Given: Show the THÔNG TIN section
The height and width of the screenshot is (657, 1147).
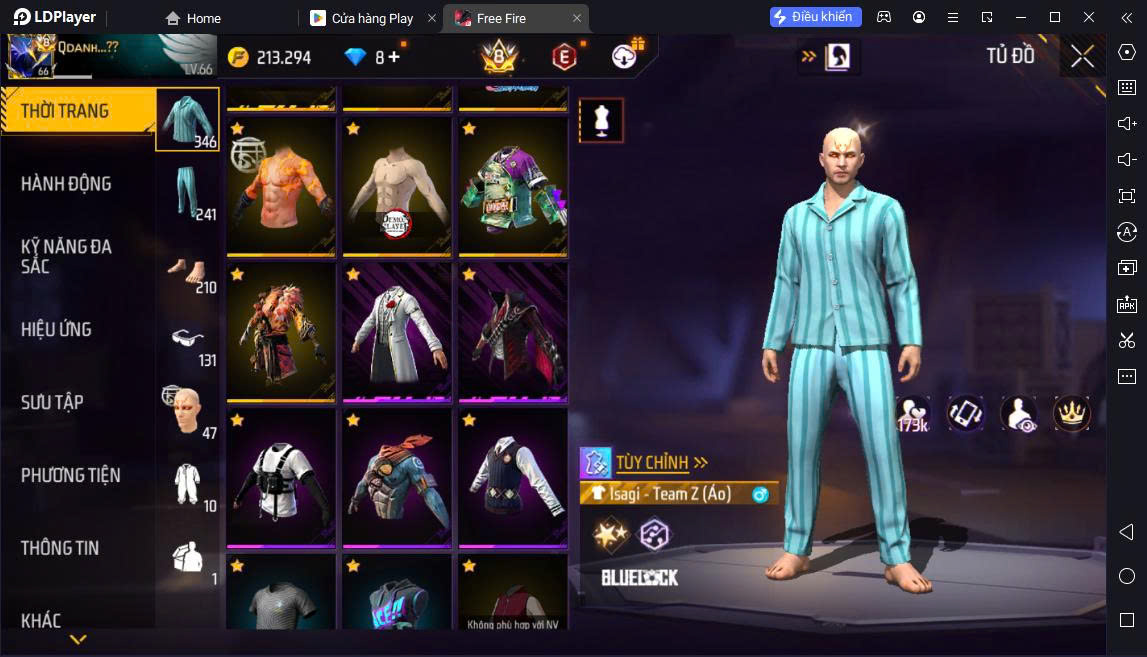Looking at the screenshot, I should [60, 548].
